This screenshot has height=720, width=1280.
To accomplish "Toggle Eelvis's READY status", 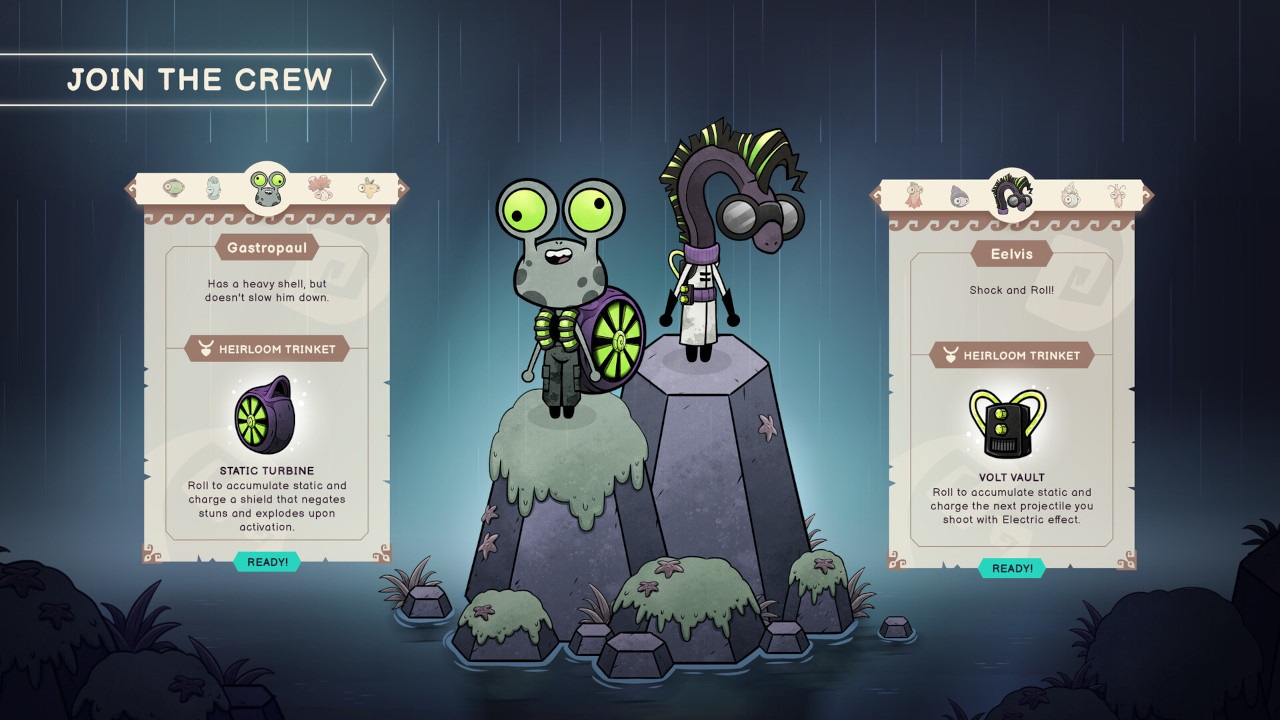I will click(1013, 568).
